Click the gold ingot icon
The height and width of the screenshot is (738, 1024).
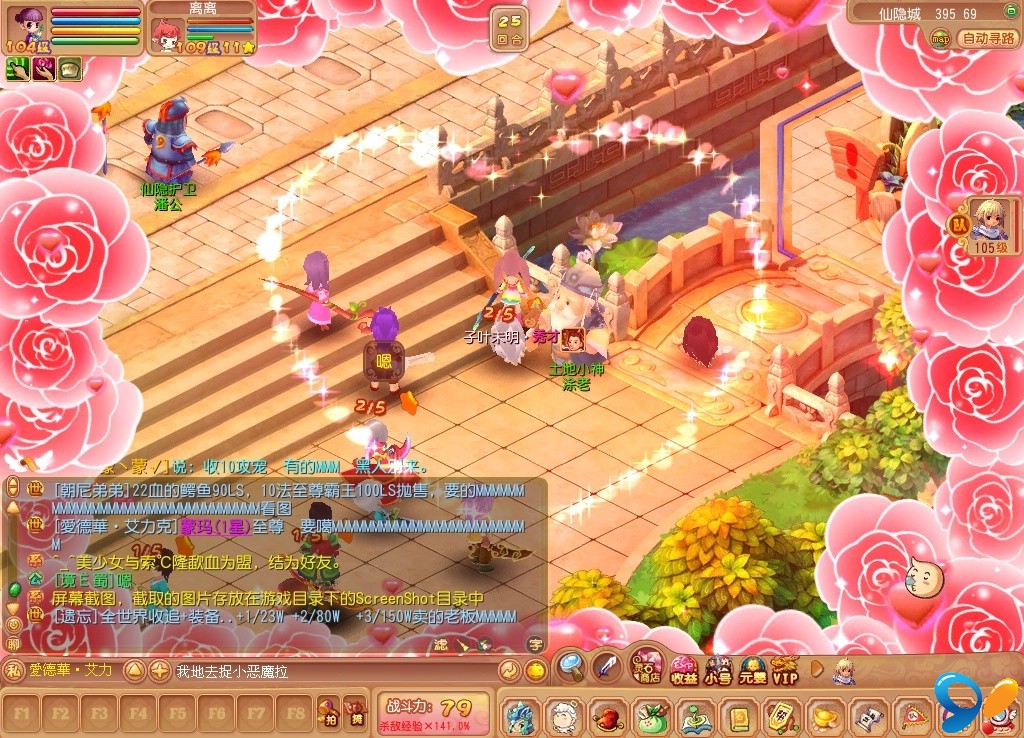pos(824,716)
